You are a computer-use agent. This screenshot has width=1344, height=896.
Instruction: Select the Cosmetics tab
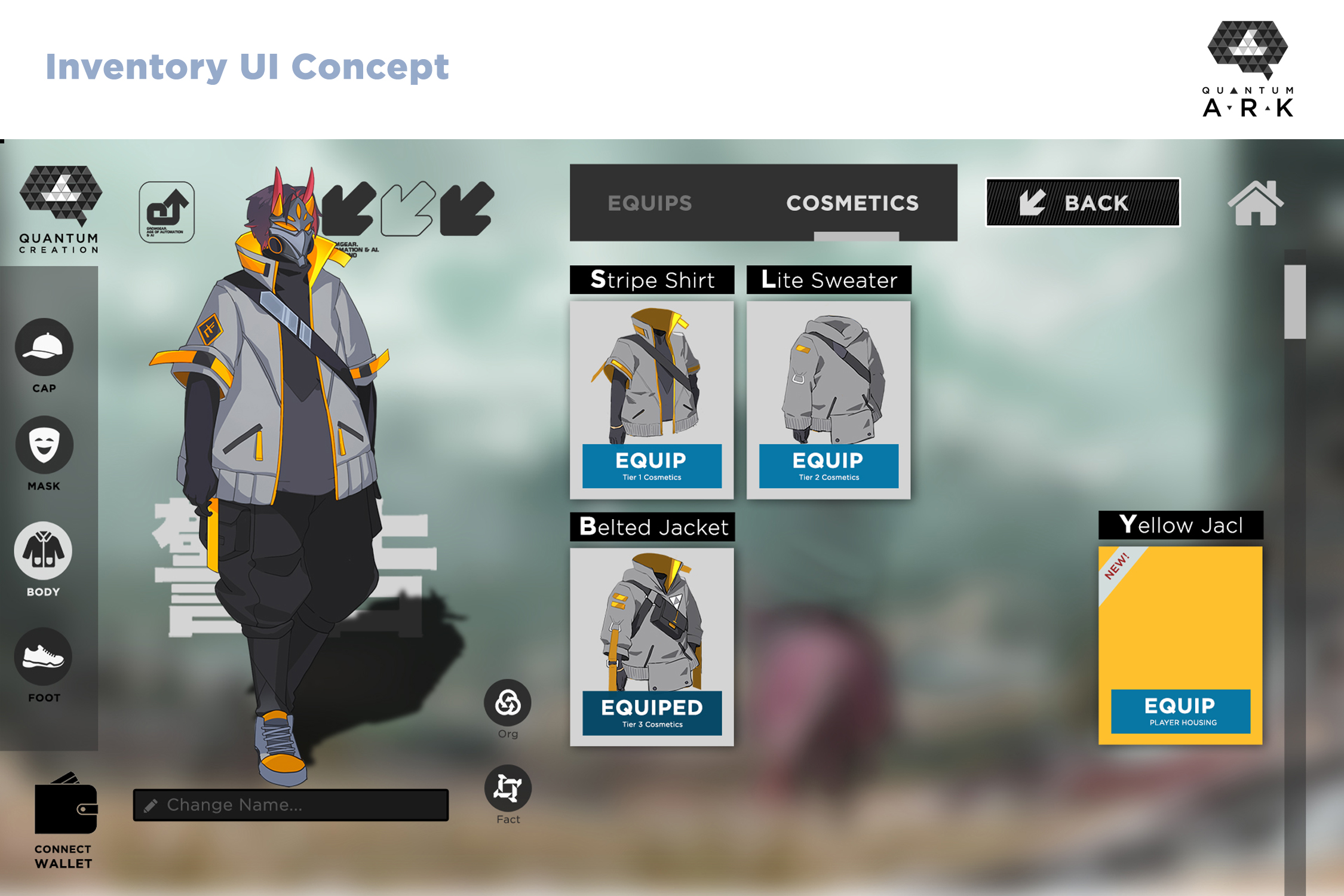pos(852,203)
